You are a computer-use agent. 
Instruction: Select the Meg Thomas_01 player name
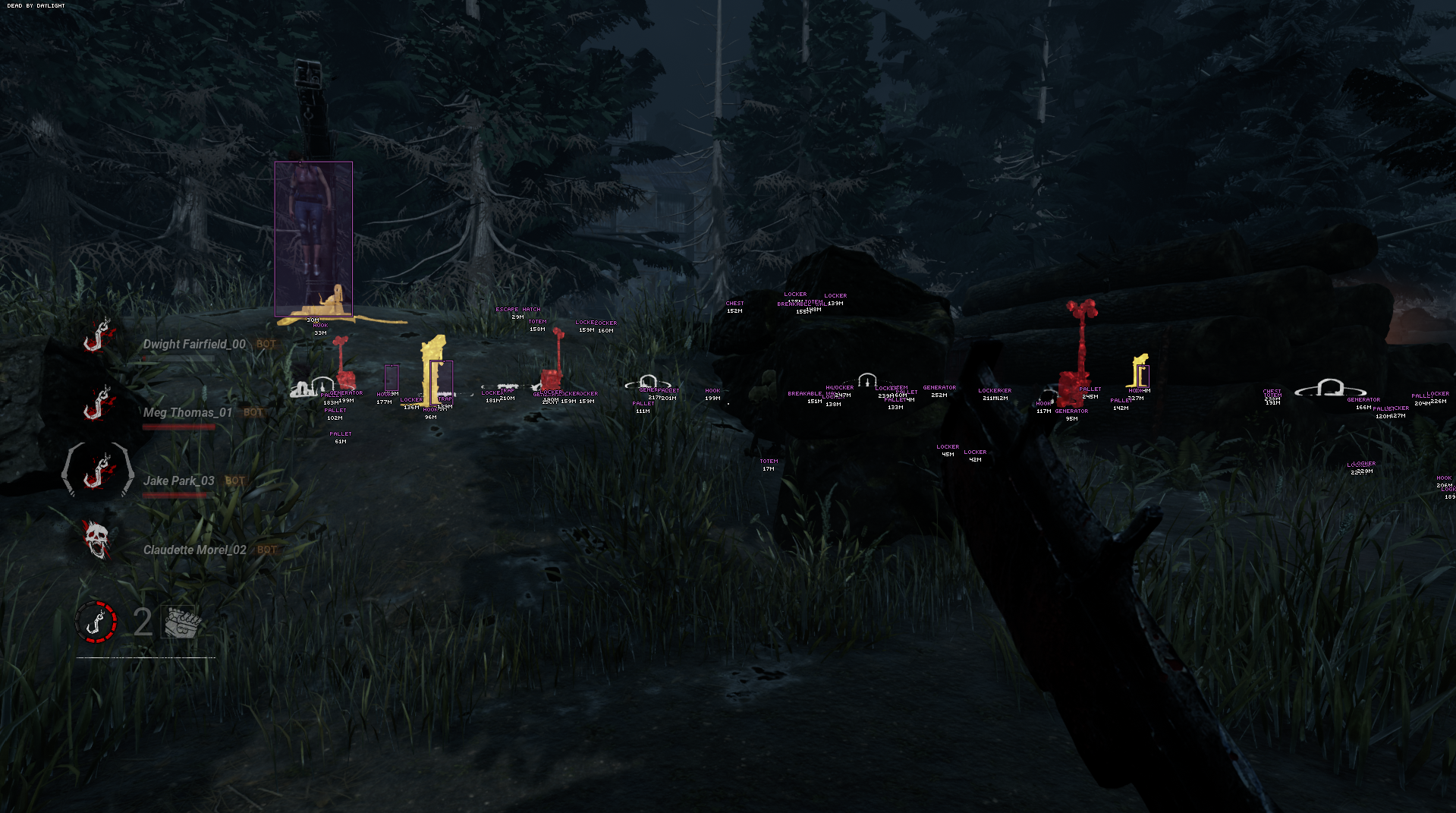(187, 413)
